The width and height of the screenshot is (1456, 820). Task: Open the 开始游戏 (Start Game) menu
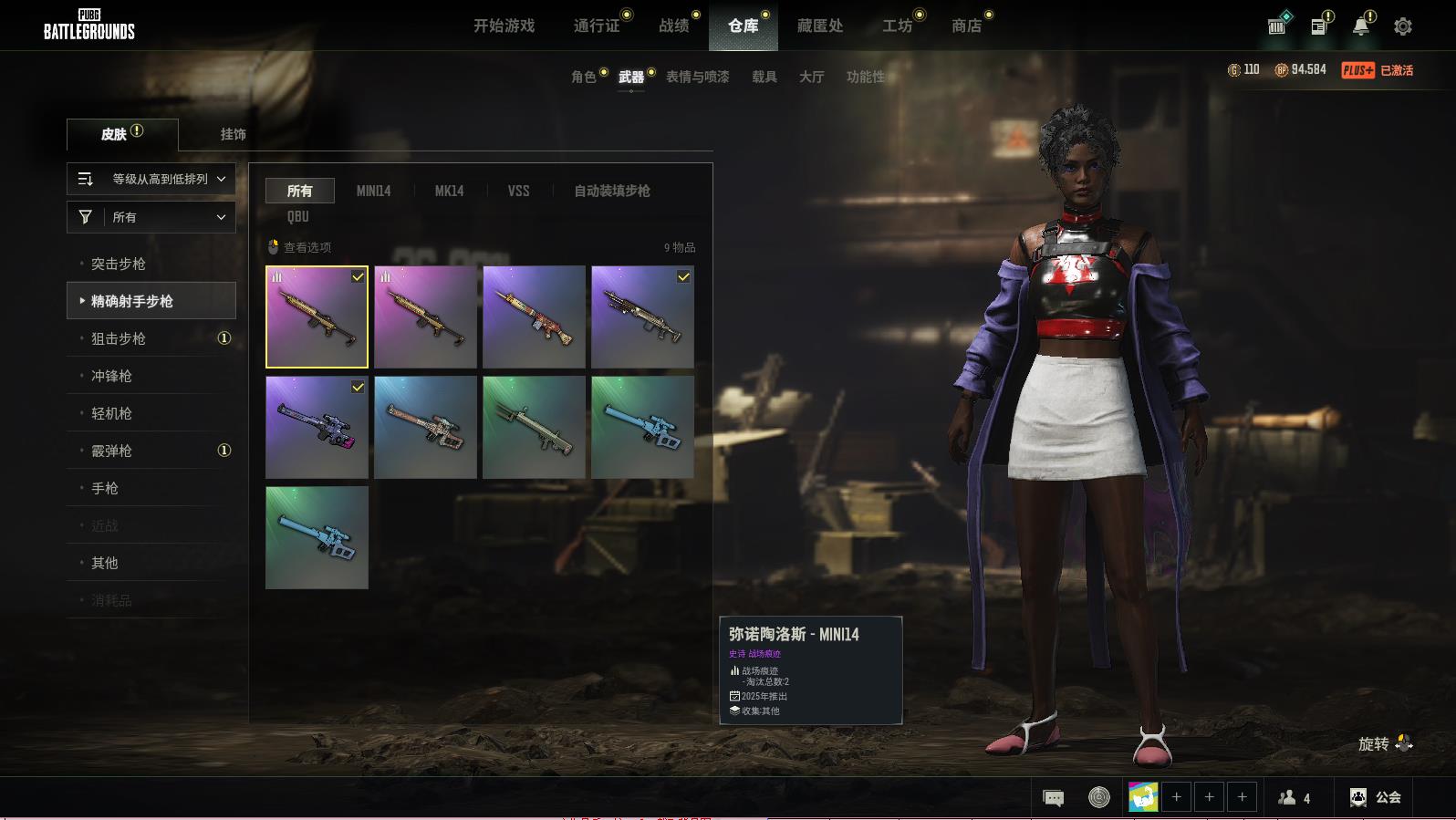(x=504, y=26)
